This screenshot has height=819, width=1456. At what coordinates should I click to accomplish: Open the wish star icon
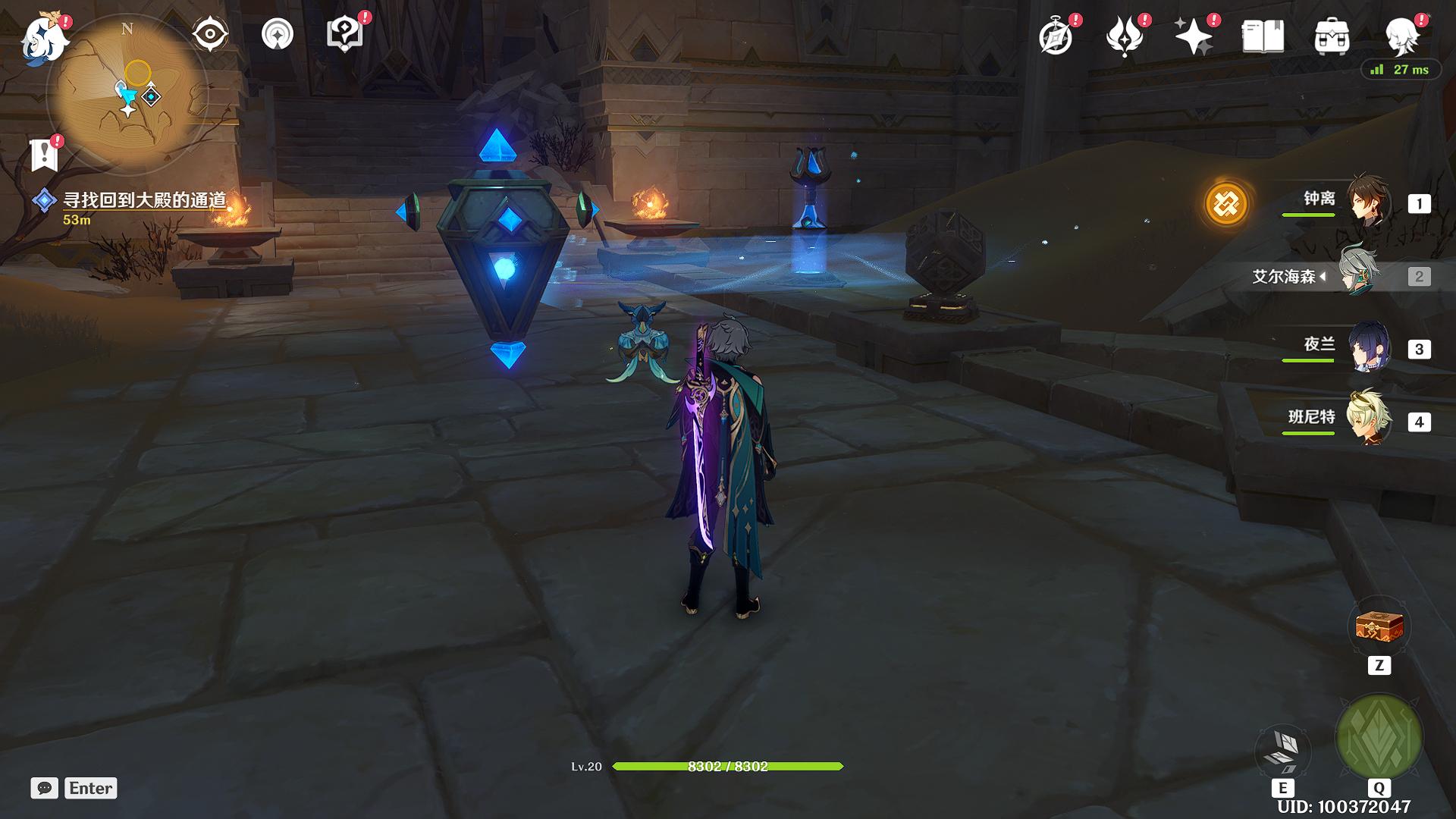[x=1194, y=36]
